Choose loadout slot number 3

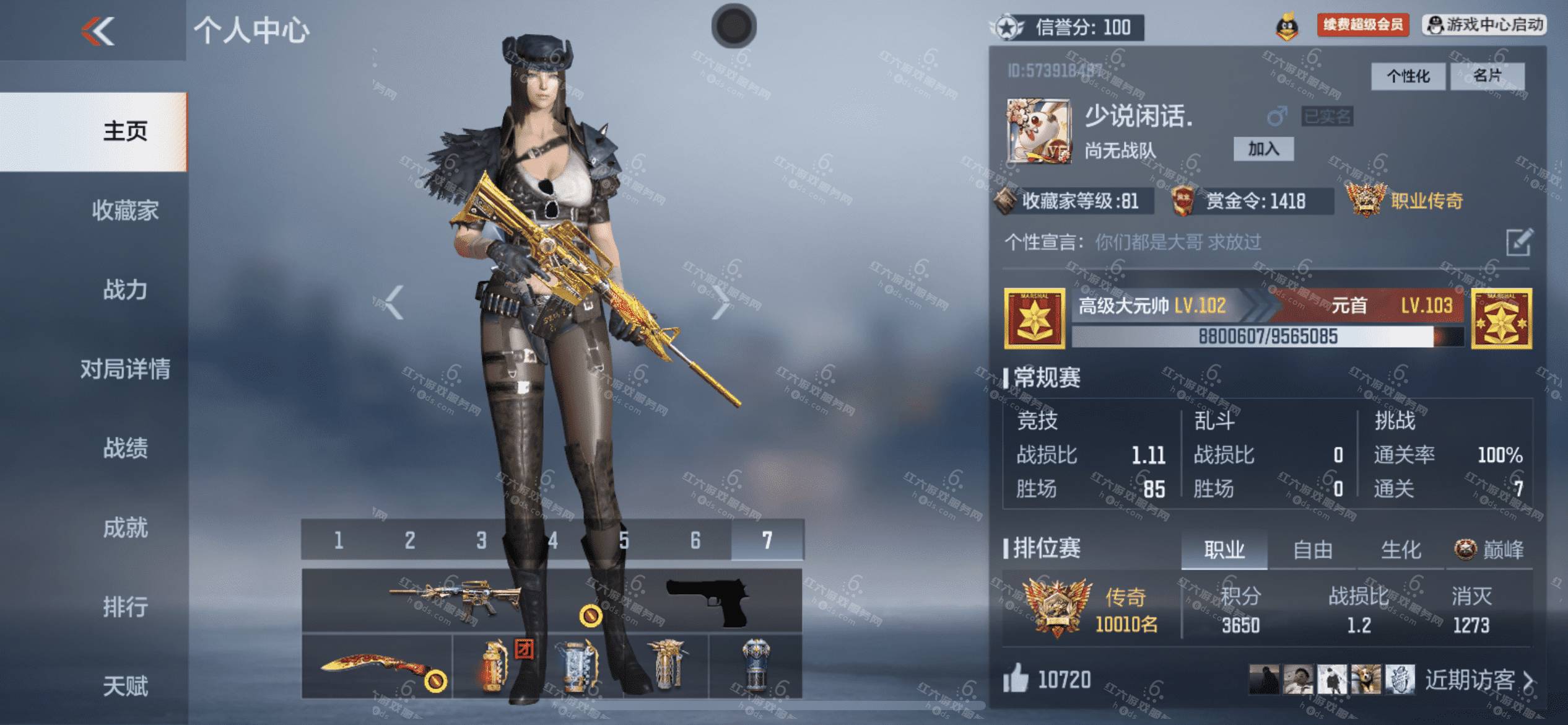click(x=481, y=540)
